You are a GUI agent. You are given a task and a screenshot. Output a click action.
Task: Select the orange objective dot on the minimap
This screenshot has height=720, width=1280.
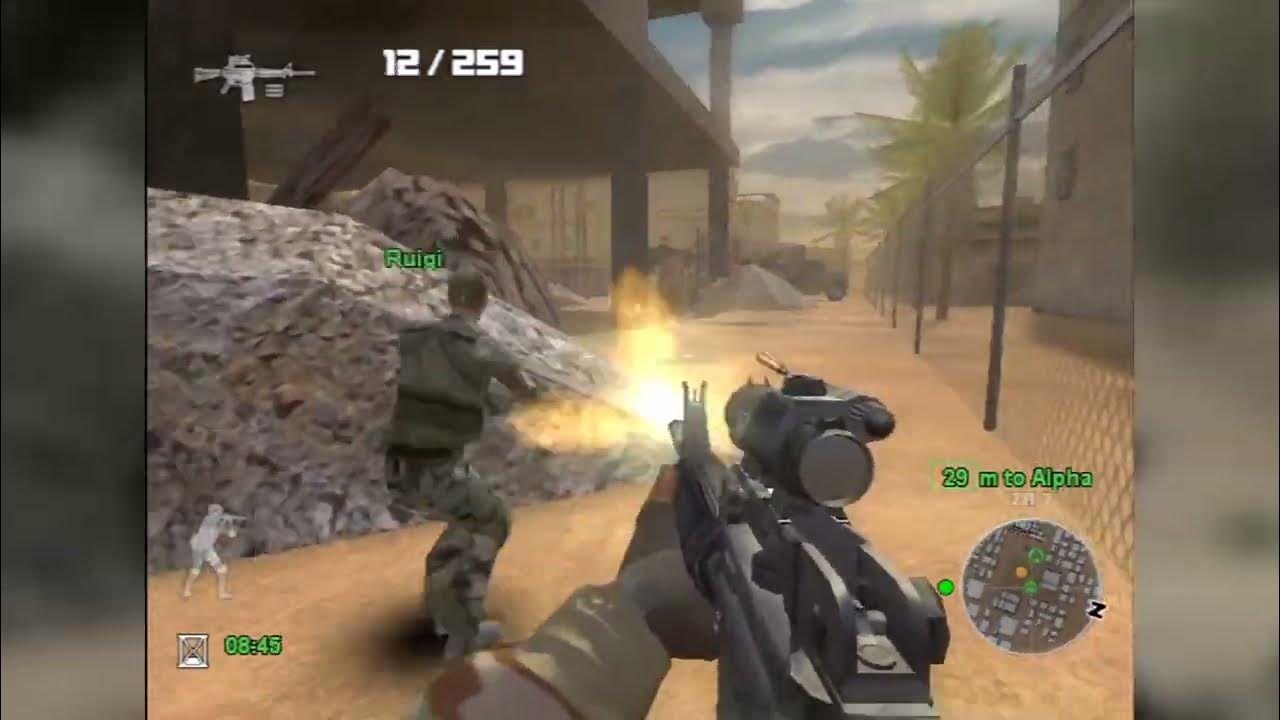tap(1022, 572)
